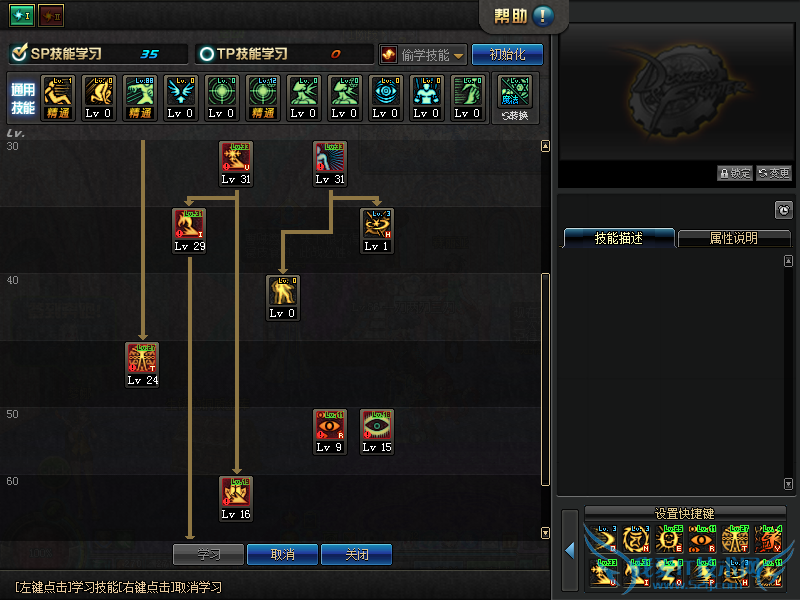Select the Lv 16 skill icon
This screenshot has height=600, width=800.
[x=236, y=493]
